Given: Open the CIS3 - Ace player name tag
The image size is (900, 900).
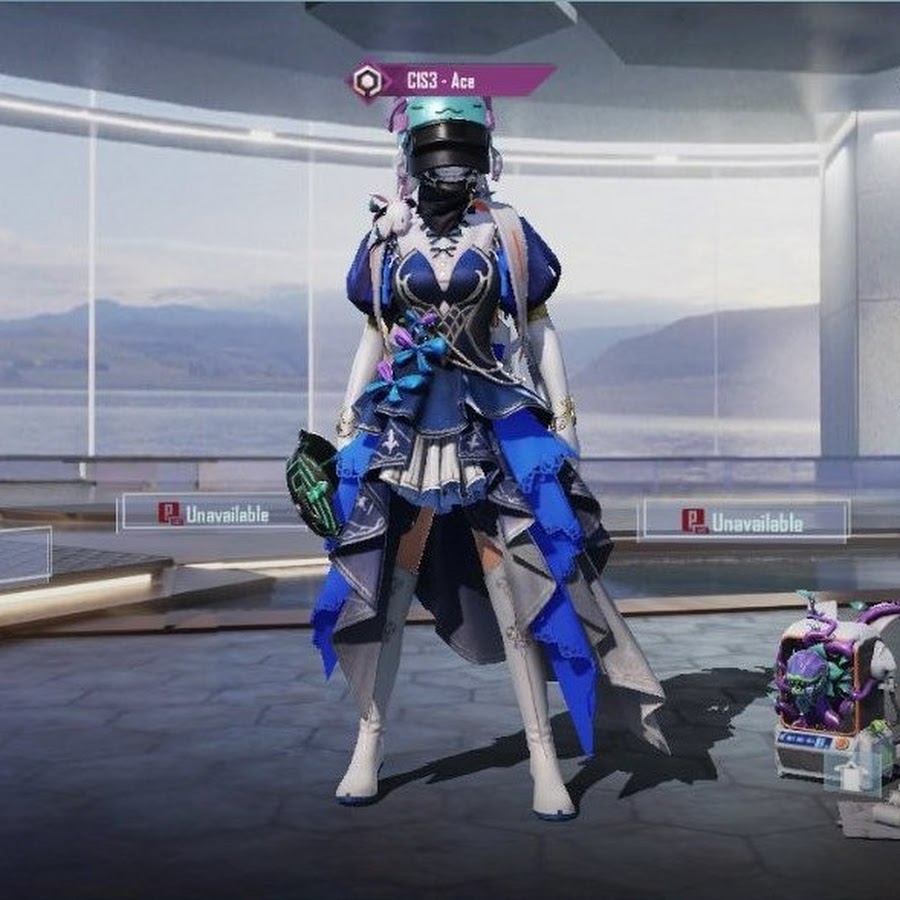Looking at the screenshot, I should [451, 81].
